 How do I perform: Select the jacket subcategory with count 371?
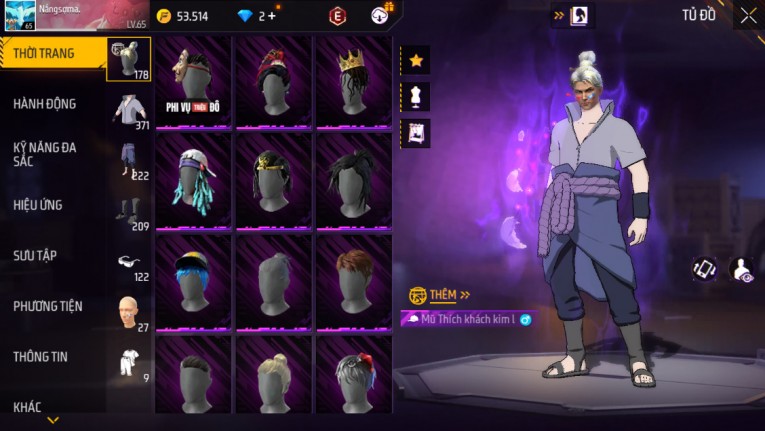(x=129, y=111)
